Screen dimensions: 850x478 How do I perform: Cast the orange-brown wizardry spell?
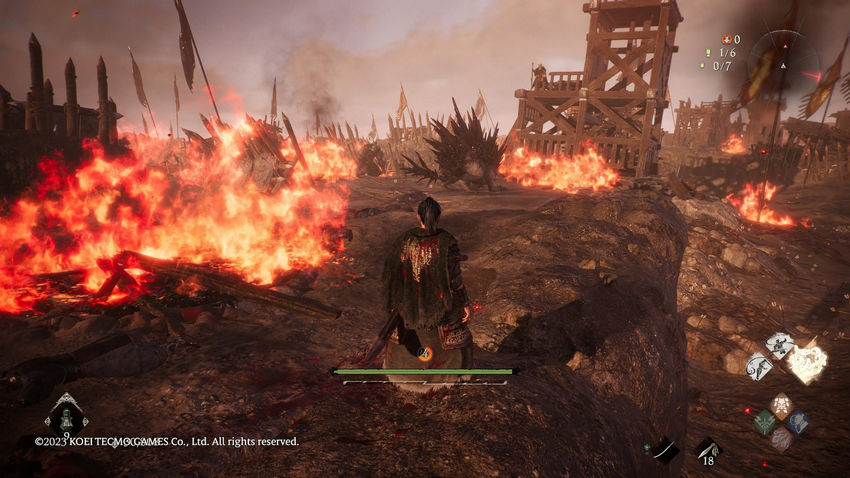(781, 405)
